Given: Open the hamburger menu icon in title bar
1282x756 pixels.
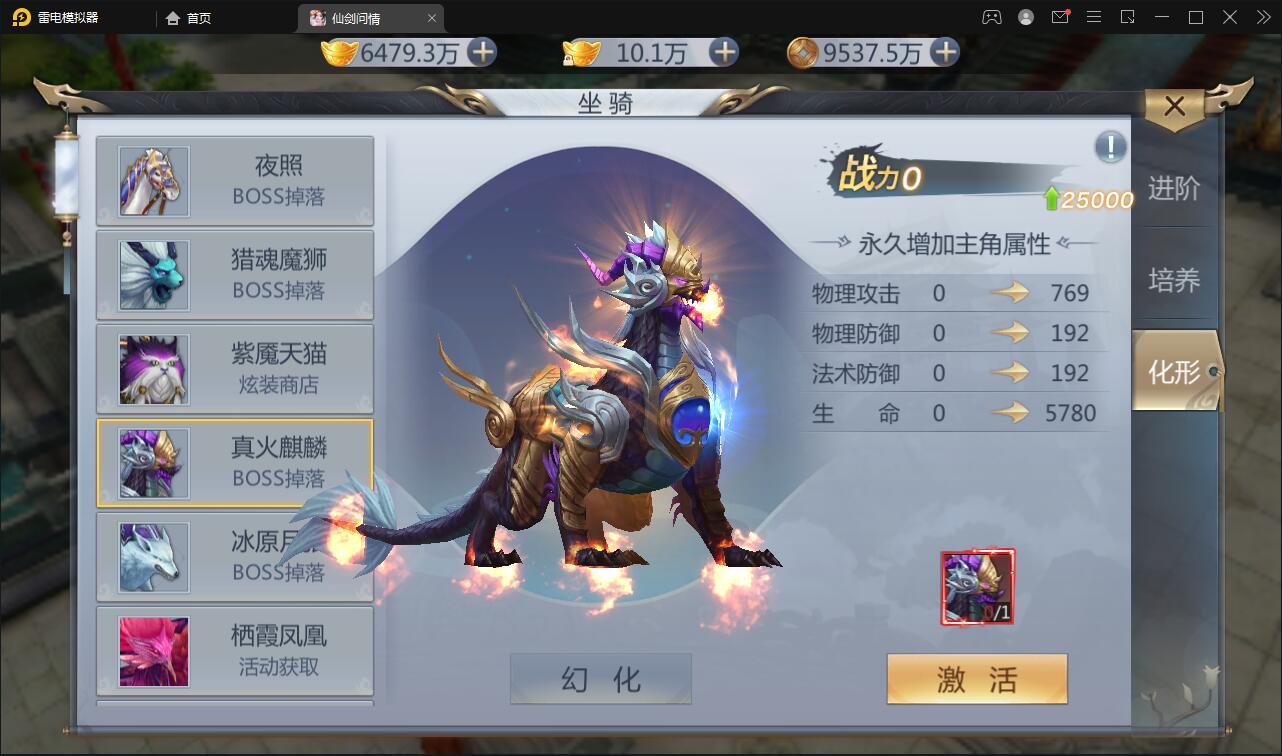Looking at the screenshot, I should click(x=1096, y=17).
